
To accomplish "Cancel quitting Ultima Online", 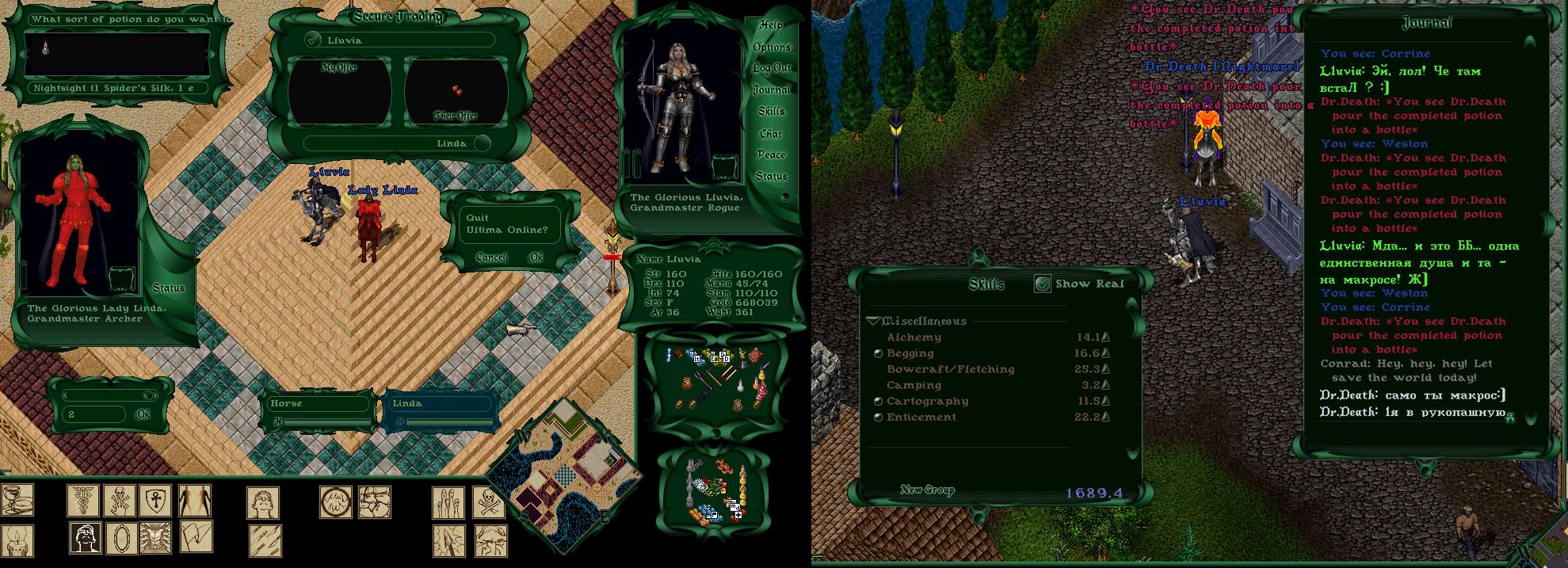I will (491, 257).
